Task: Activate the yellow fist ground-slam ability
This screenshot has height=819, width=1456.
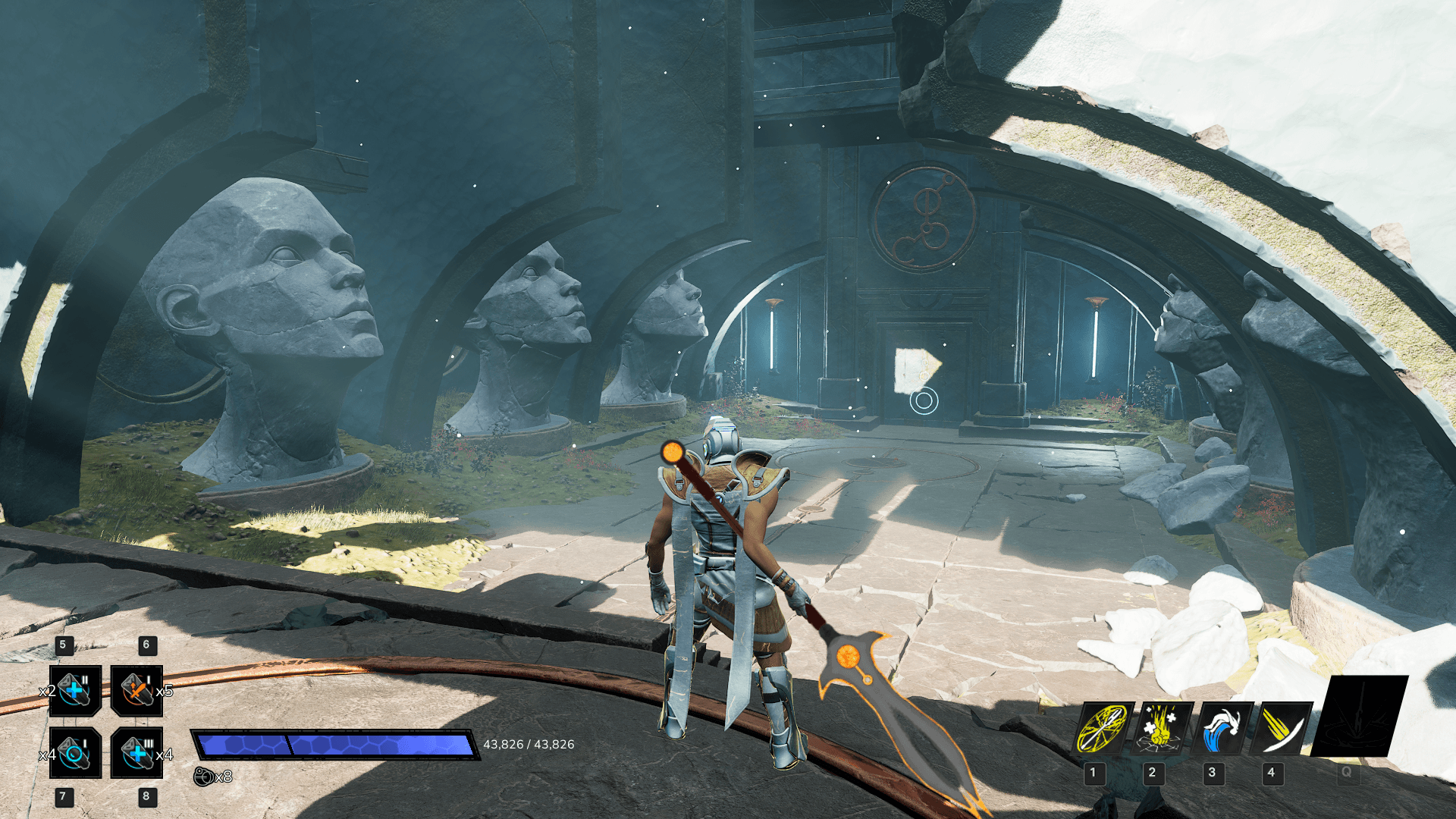Action: coord(1162,728)
